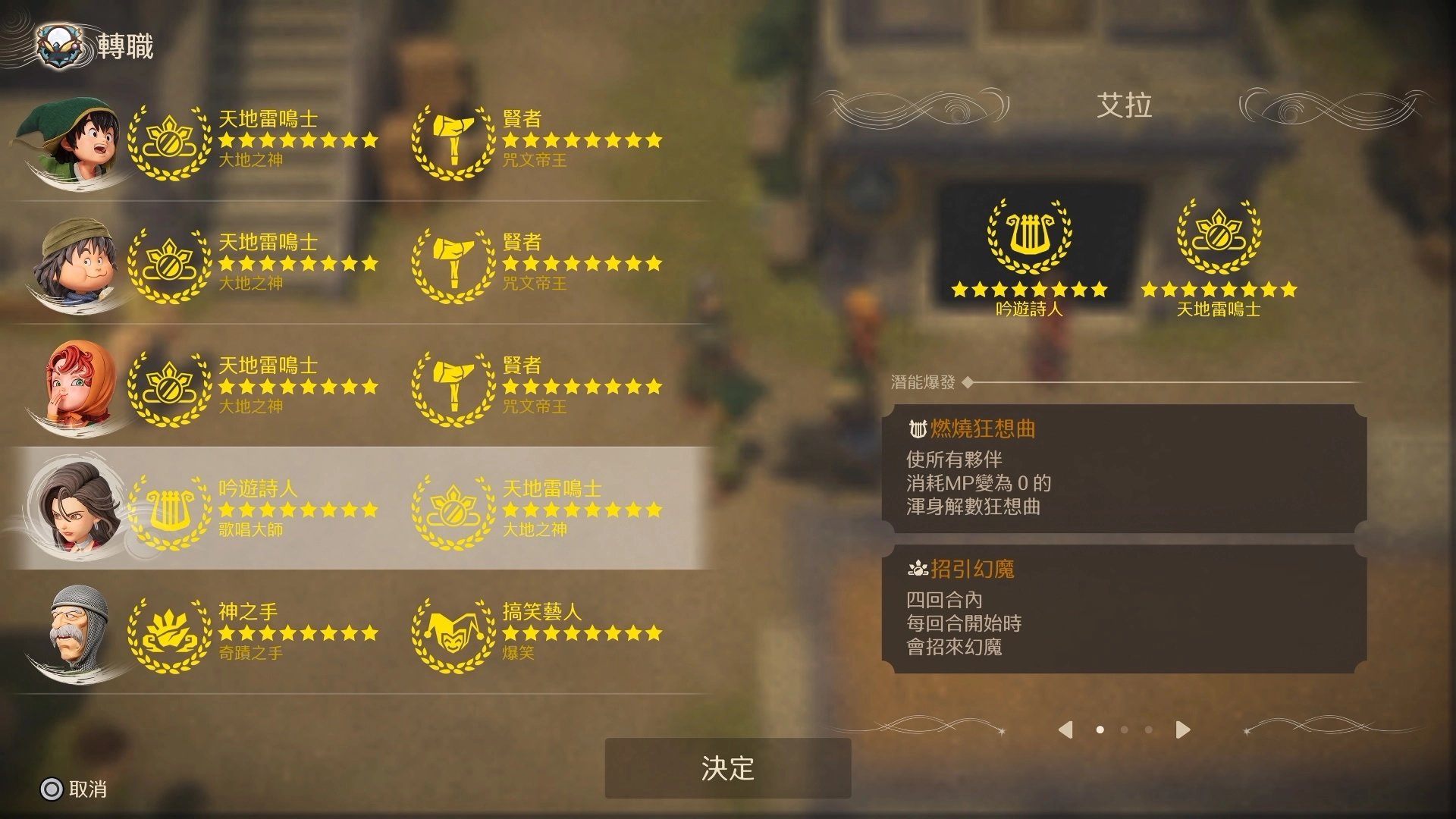The height and width of the screenshot is (819, 1456).
Task: Select the highlighted 吟遊詩人 row for the female character
Action: [x=303, y=510]
